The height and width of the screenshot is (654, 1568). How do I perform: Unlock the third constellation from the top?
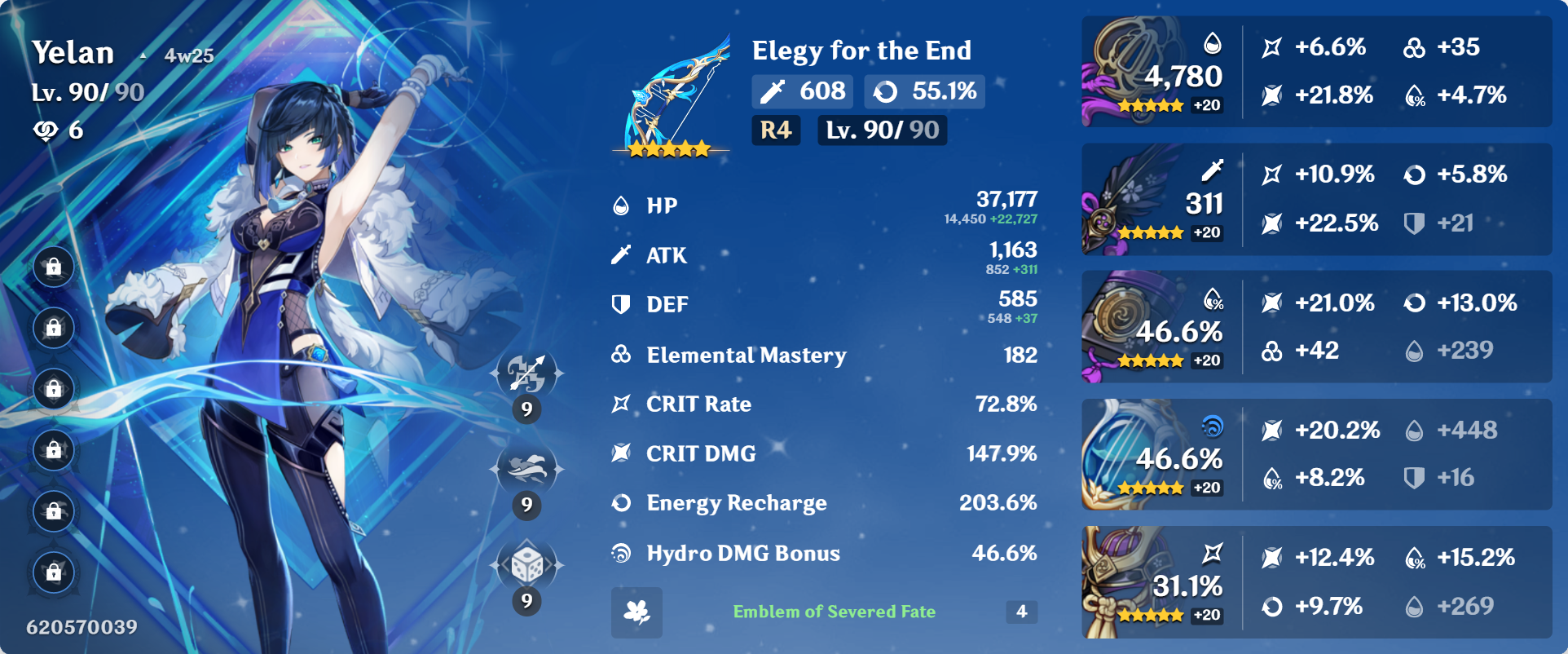tap(54, 389)
